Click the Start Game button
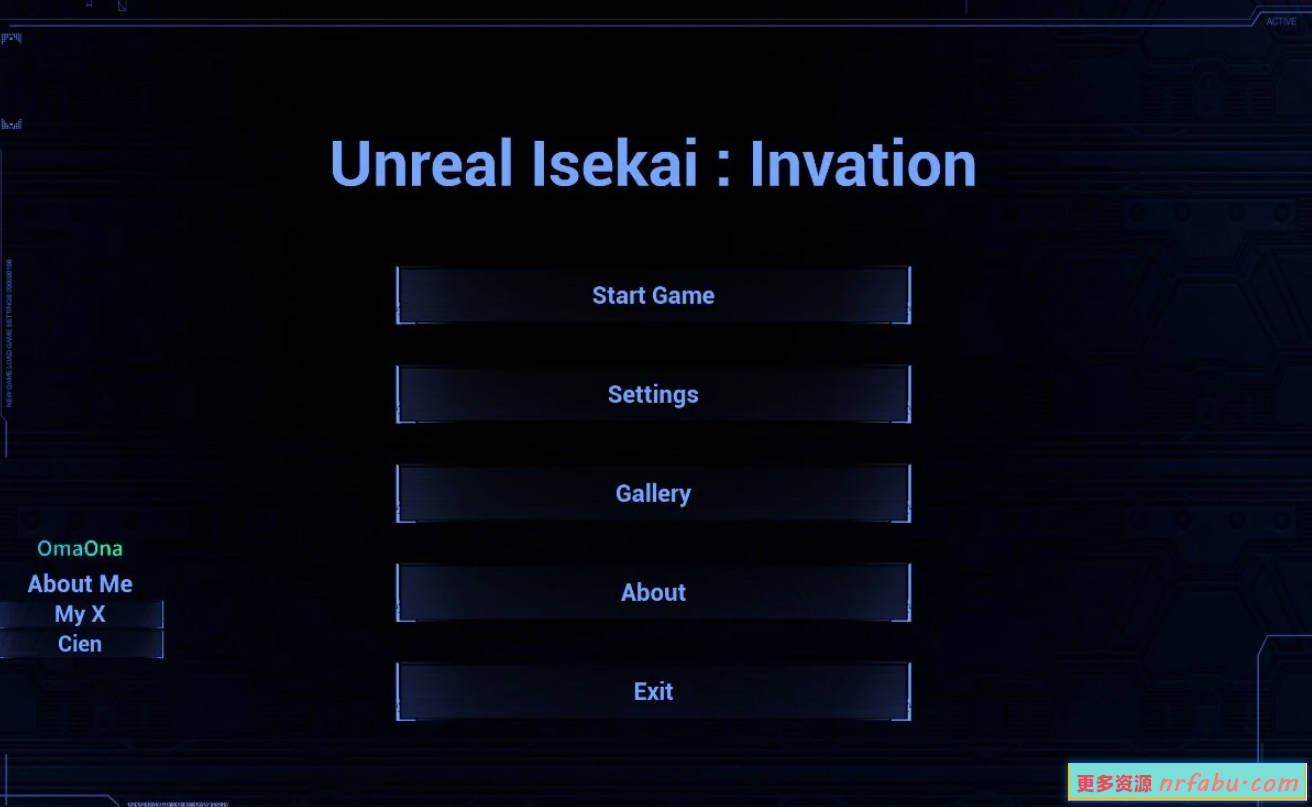 tap(653, 295)
